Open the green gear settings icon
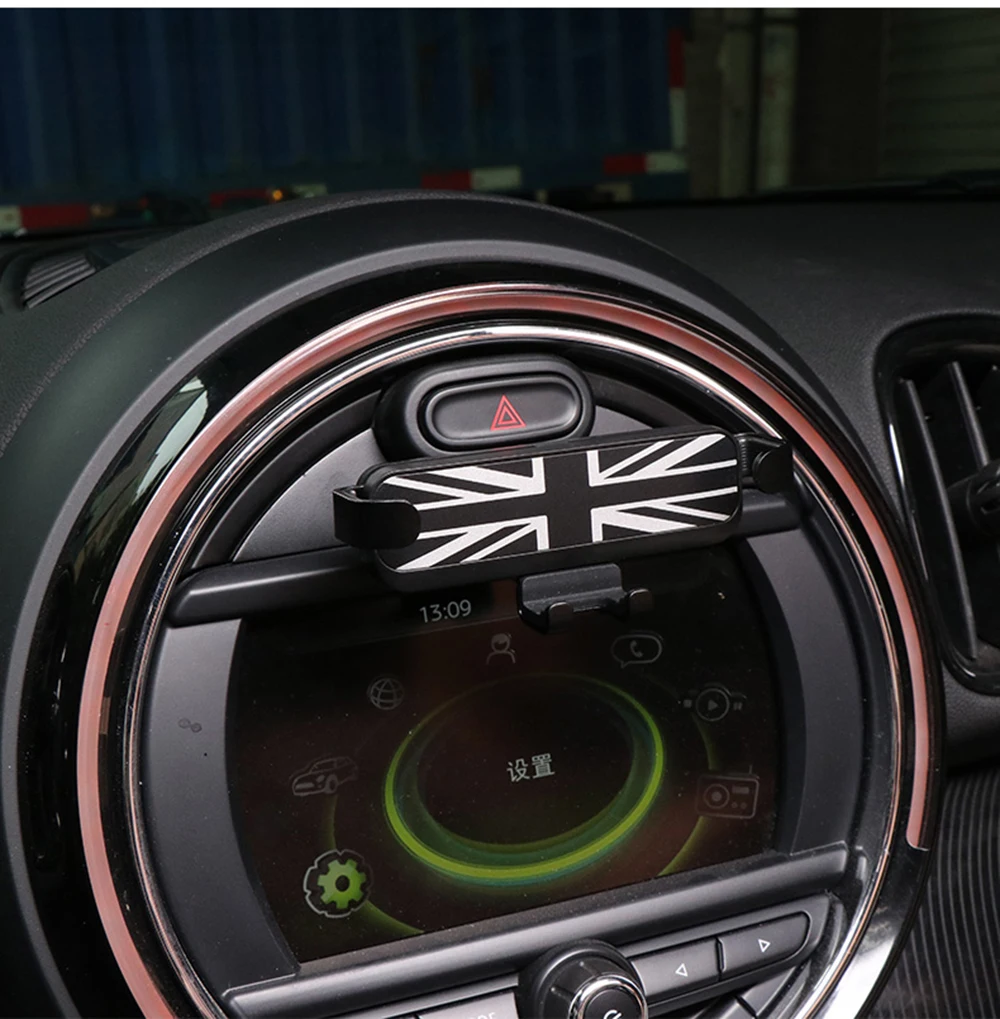The image size is (1000, 1019). tap(338, 882)
